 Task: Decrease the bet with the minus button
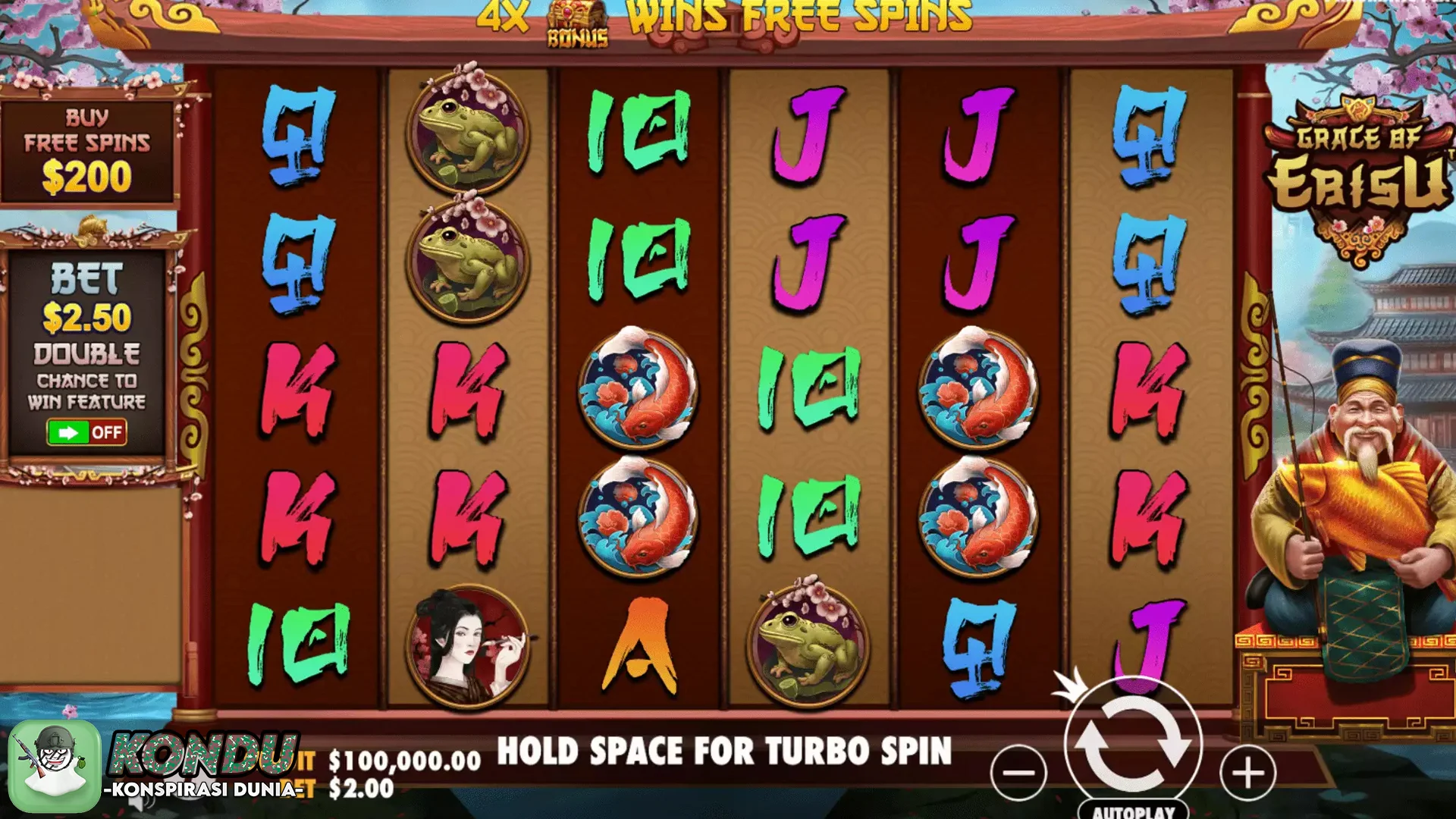1018,773
